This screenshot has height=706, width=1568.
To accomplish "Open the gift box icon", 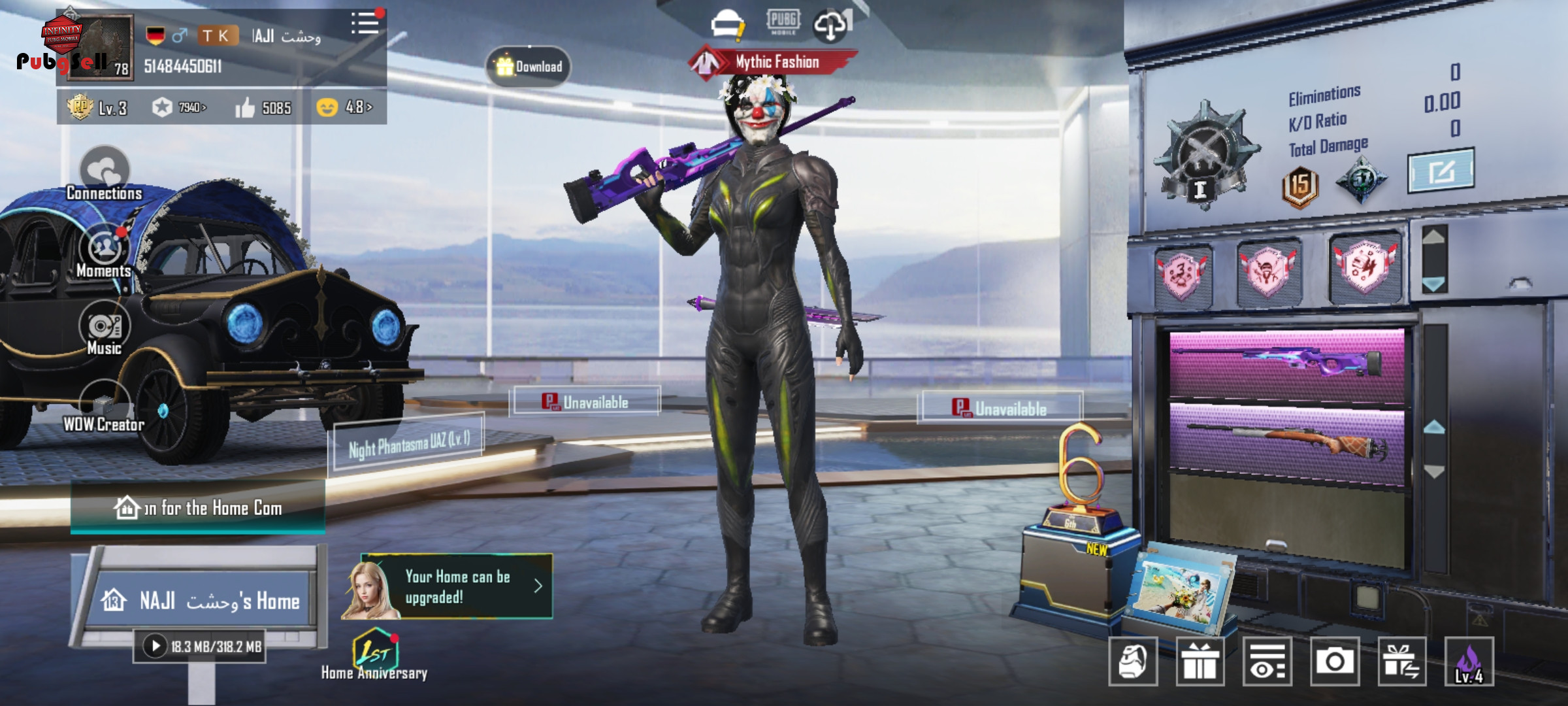I will tap(1200, 662).
